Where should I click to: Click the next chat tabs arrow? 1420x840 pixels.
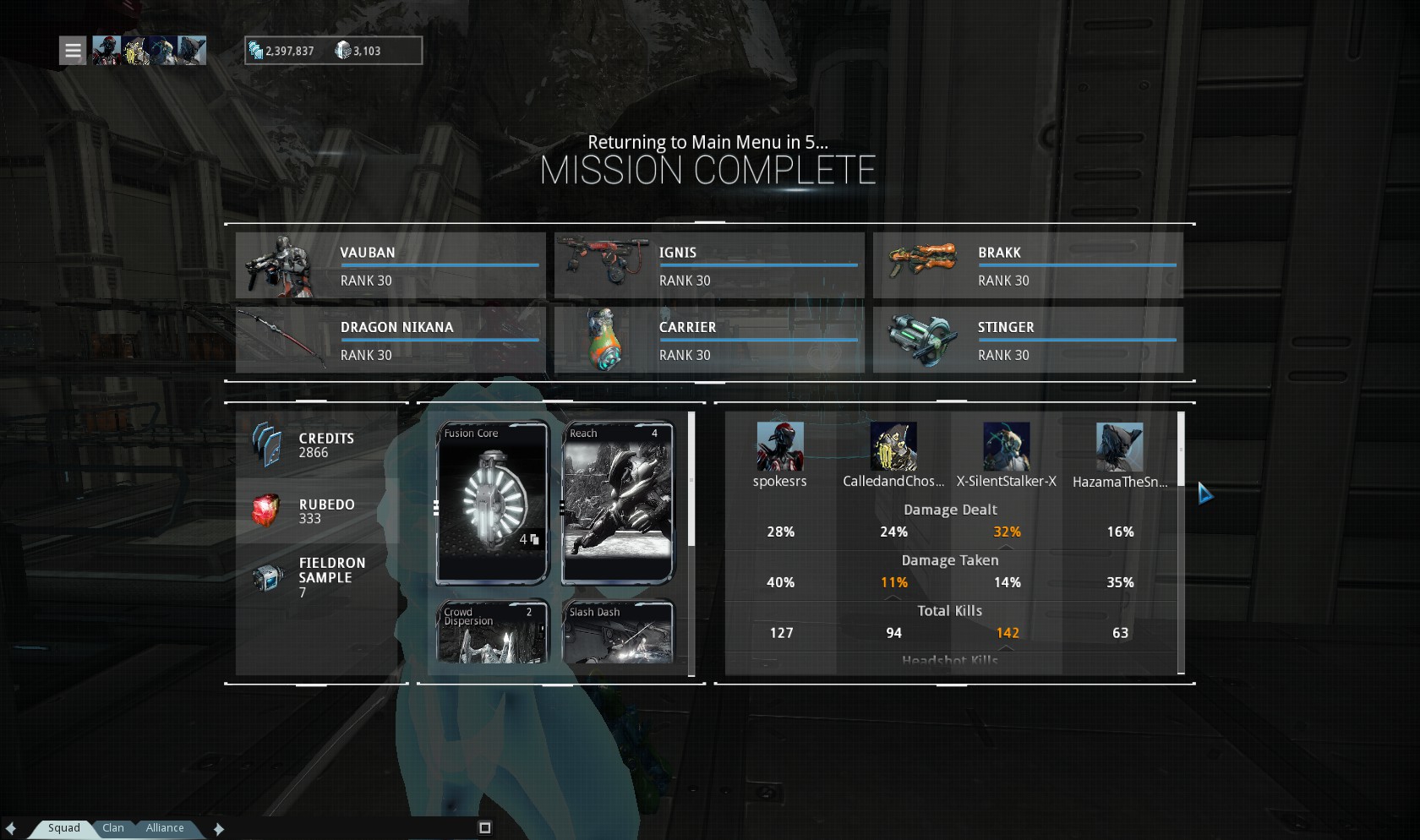[219, 829]
